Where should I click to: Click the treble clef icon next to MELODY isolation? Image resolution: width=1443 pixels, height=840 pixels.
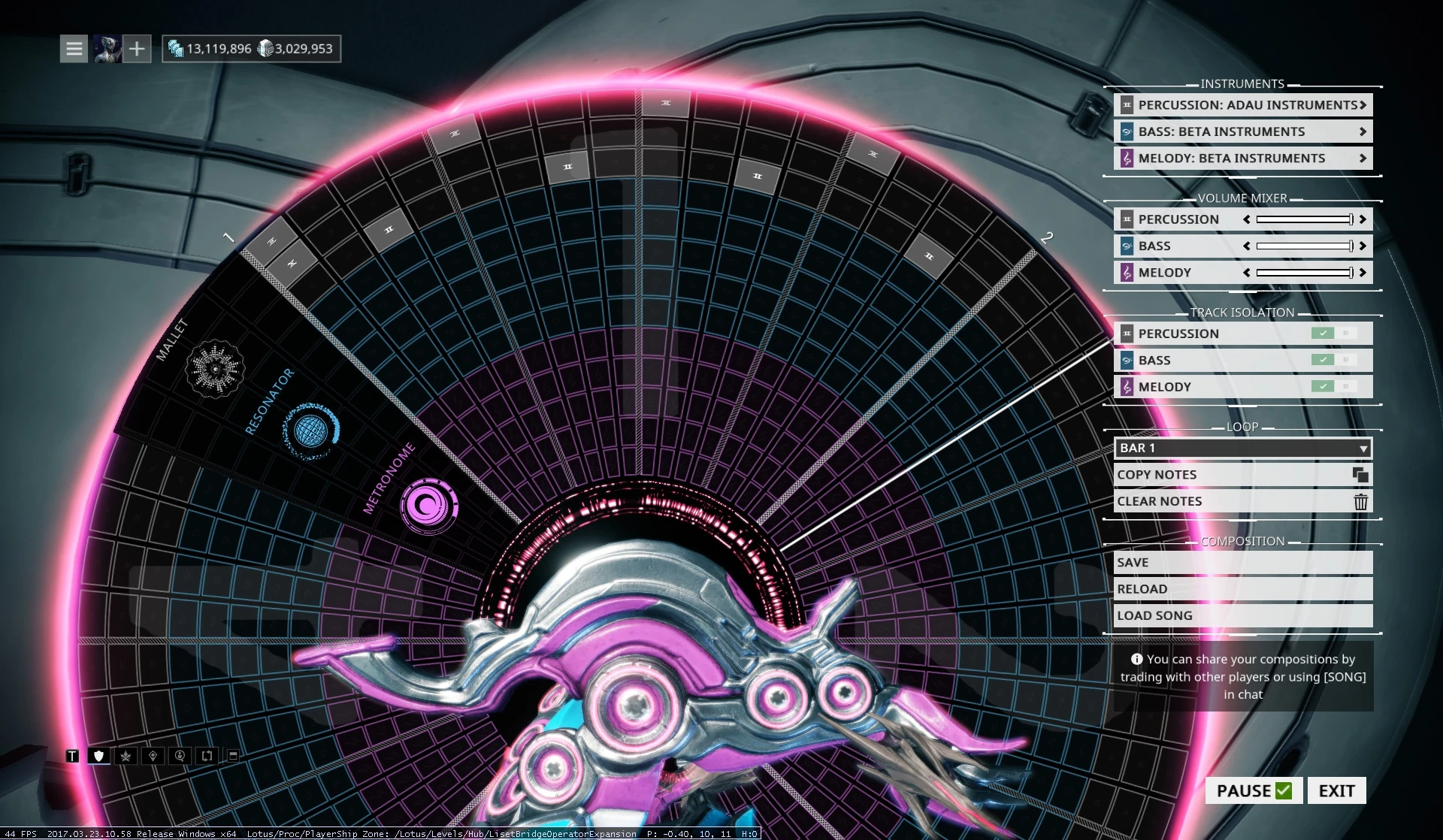1127,386
